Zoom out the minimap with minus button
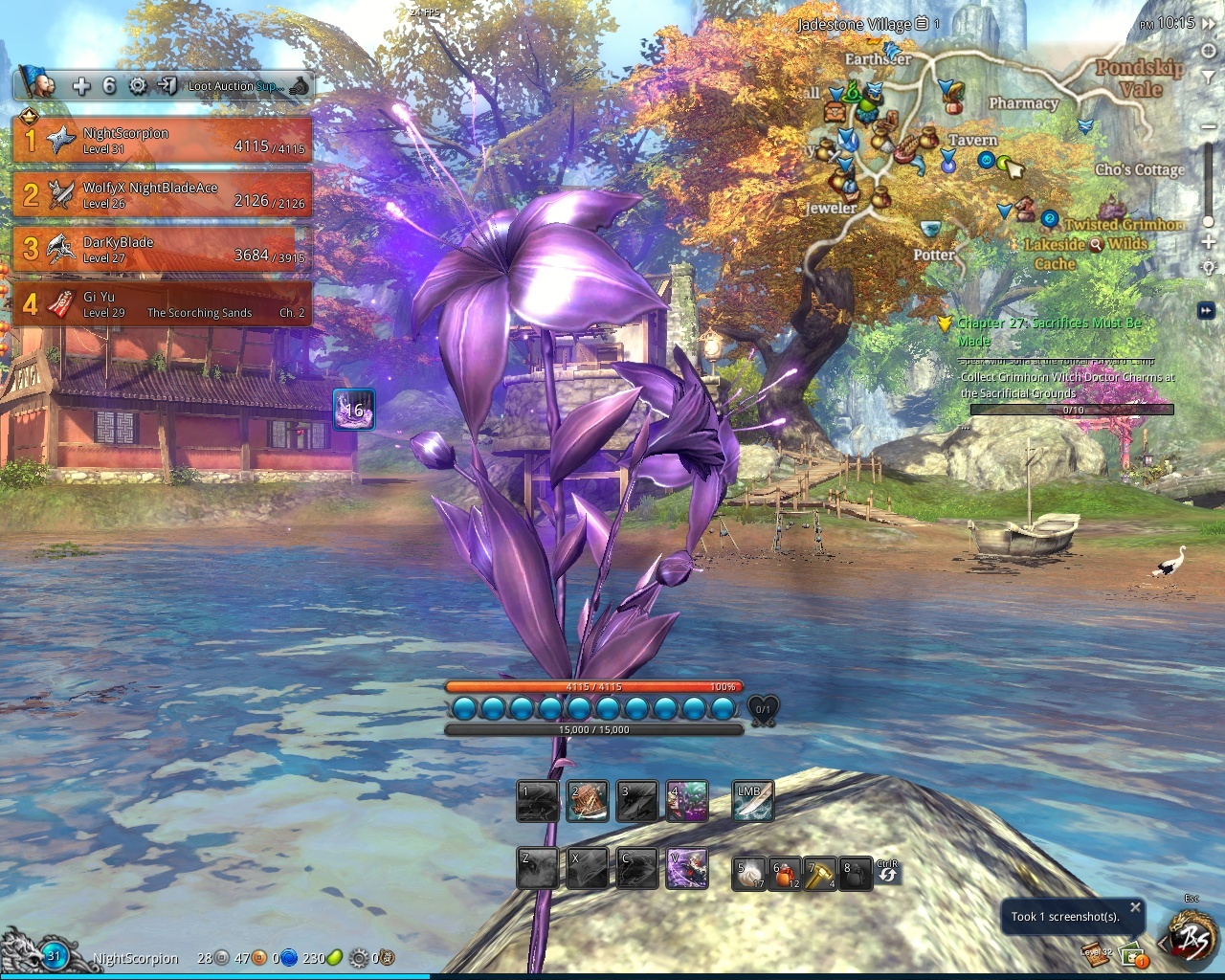The image size is (1225, 980). click(x=1208, y=127)
